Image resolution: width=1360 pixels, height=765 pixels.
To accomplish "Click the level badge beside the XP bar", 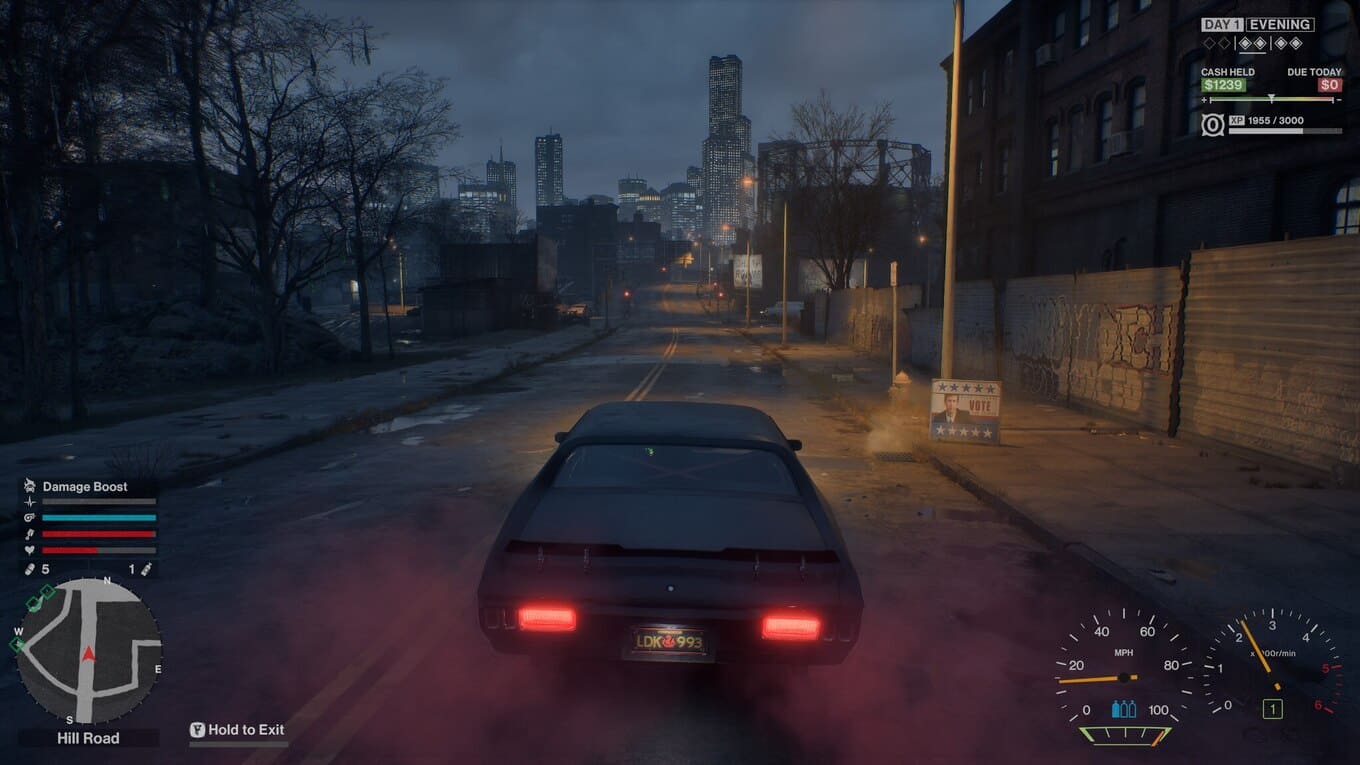I will (x=1213, y=125).
